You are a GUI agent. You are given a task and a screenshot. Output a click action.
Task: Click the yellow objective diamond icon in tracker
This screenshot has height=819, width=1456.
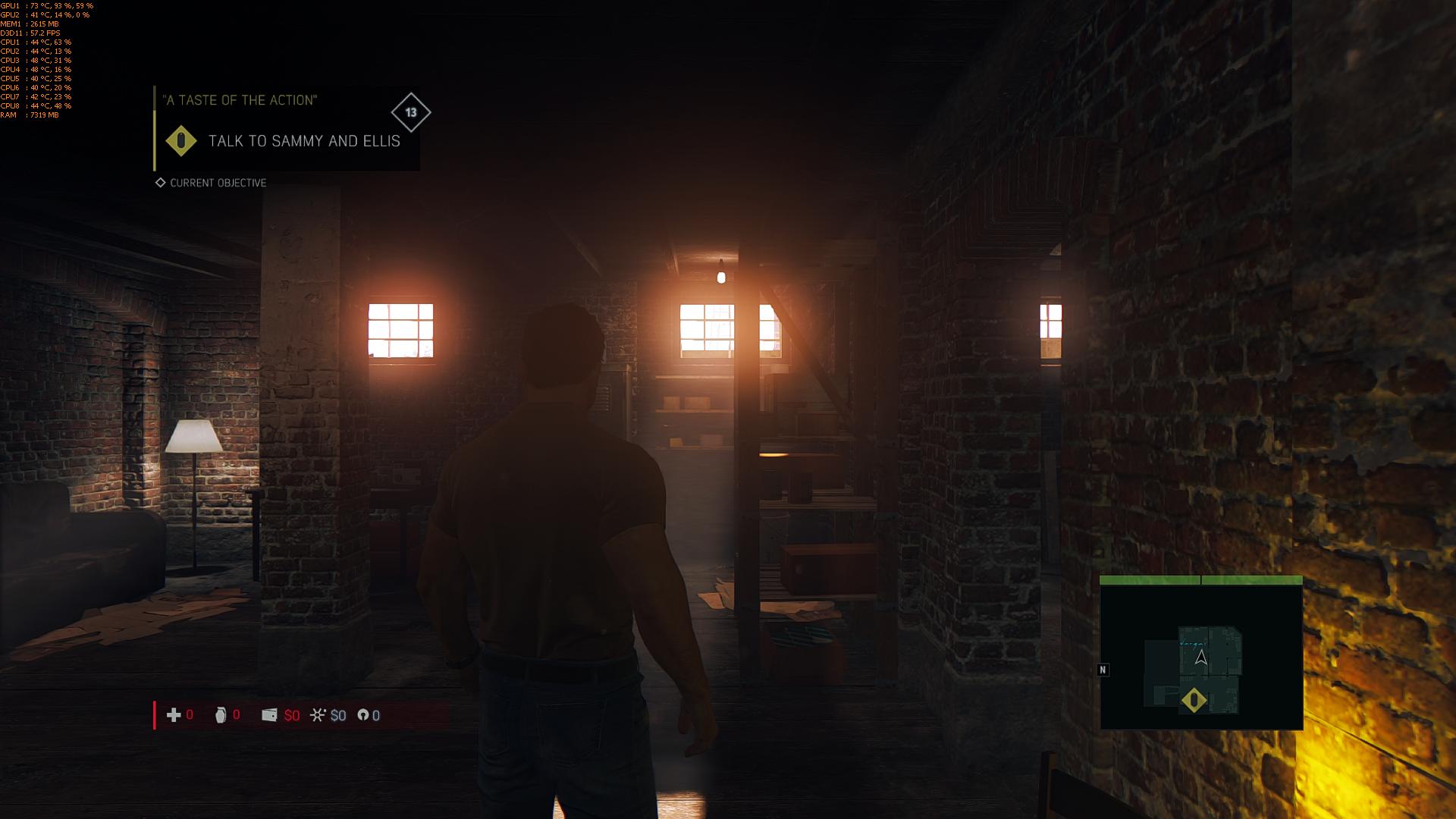(x=181, y=141)
